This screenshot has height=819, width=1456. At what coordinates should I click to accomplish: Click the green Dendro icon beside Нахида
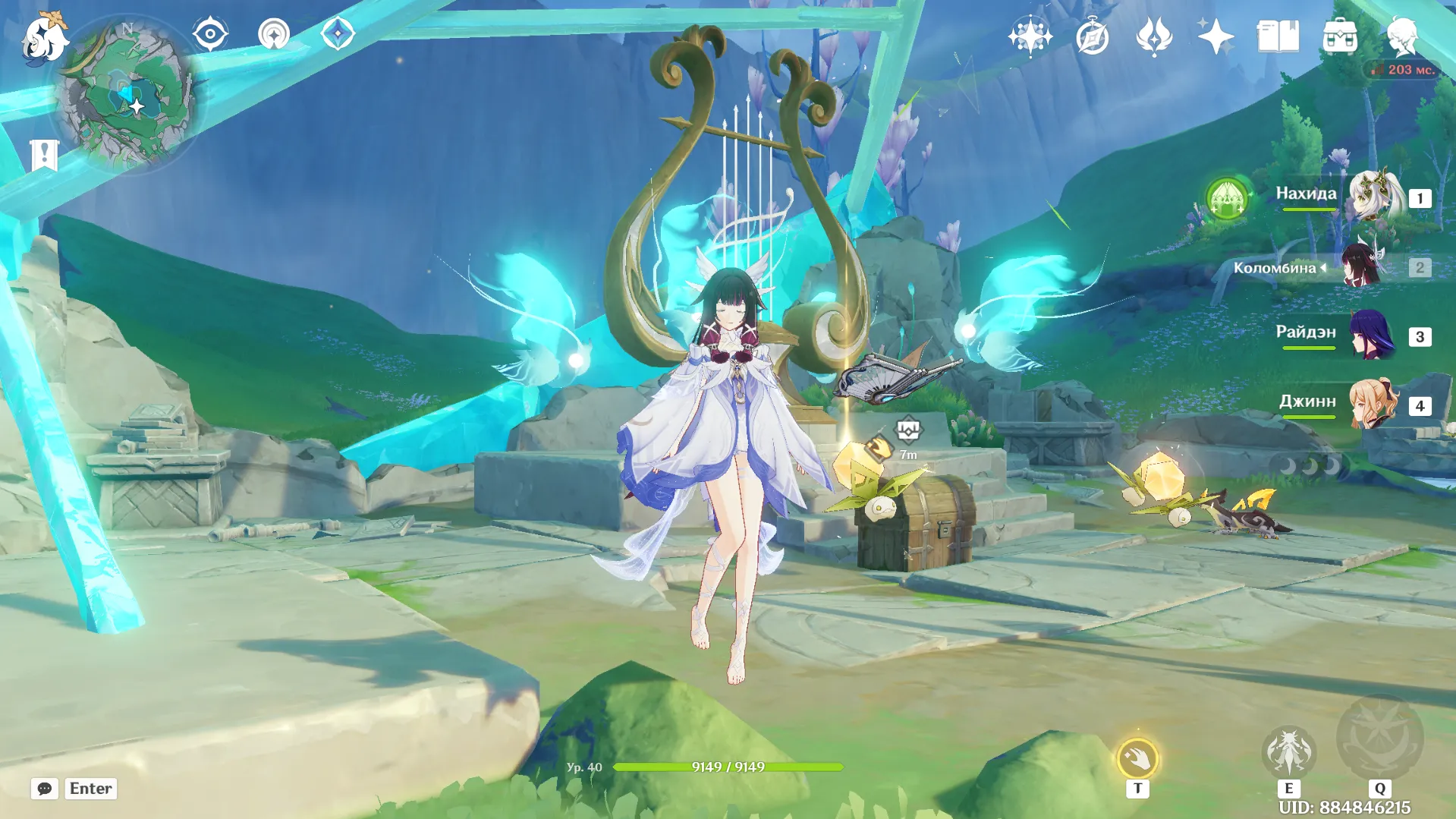click(x=1227, y=199)
